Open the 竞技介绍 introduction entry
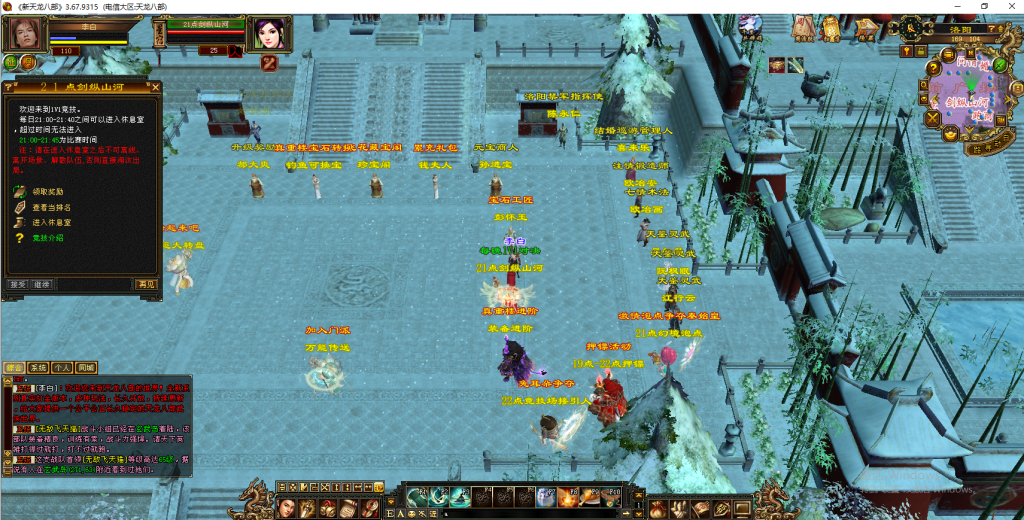 click(x=48, y=238)
